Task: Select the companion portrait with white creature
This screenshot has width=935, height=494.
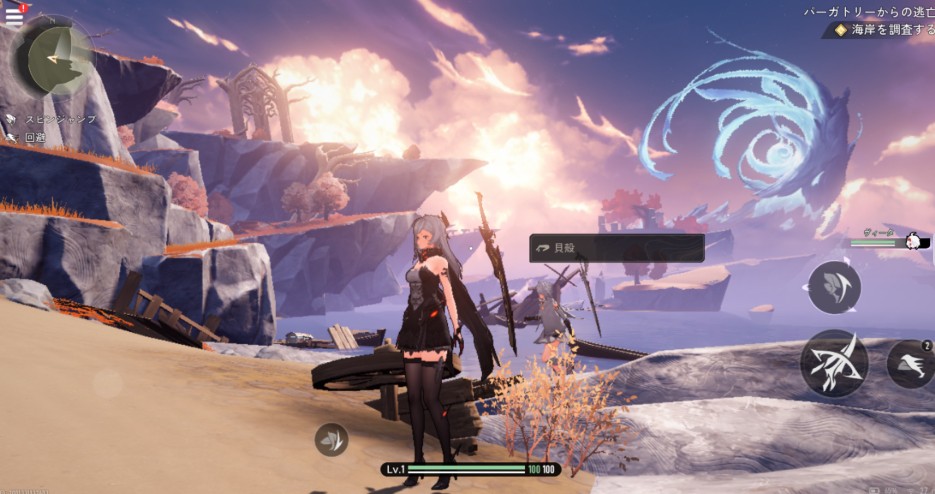Action: click(x=912, y=241)
